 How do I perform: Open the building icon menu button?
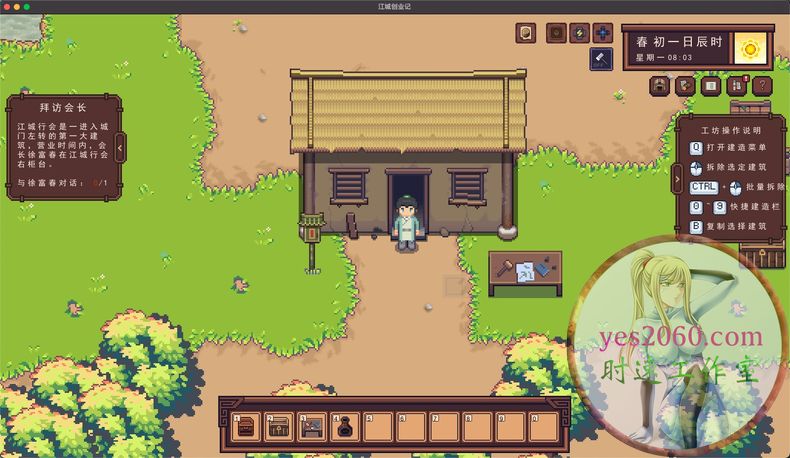pos(660,86)
